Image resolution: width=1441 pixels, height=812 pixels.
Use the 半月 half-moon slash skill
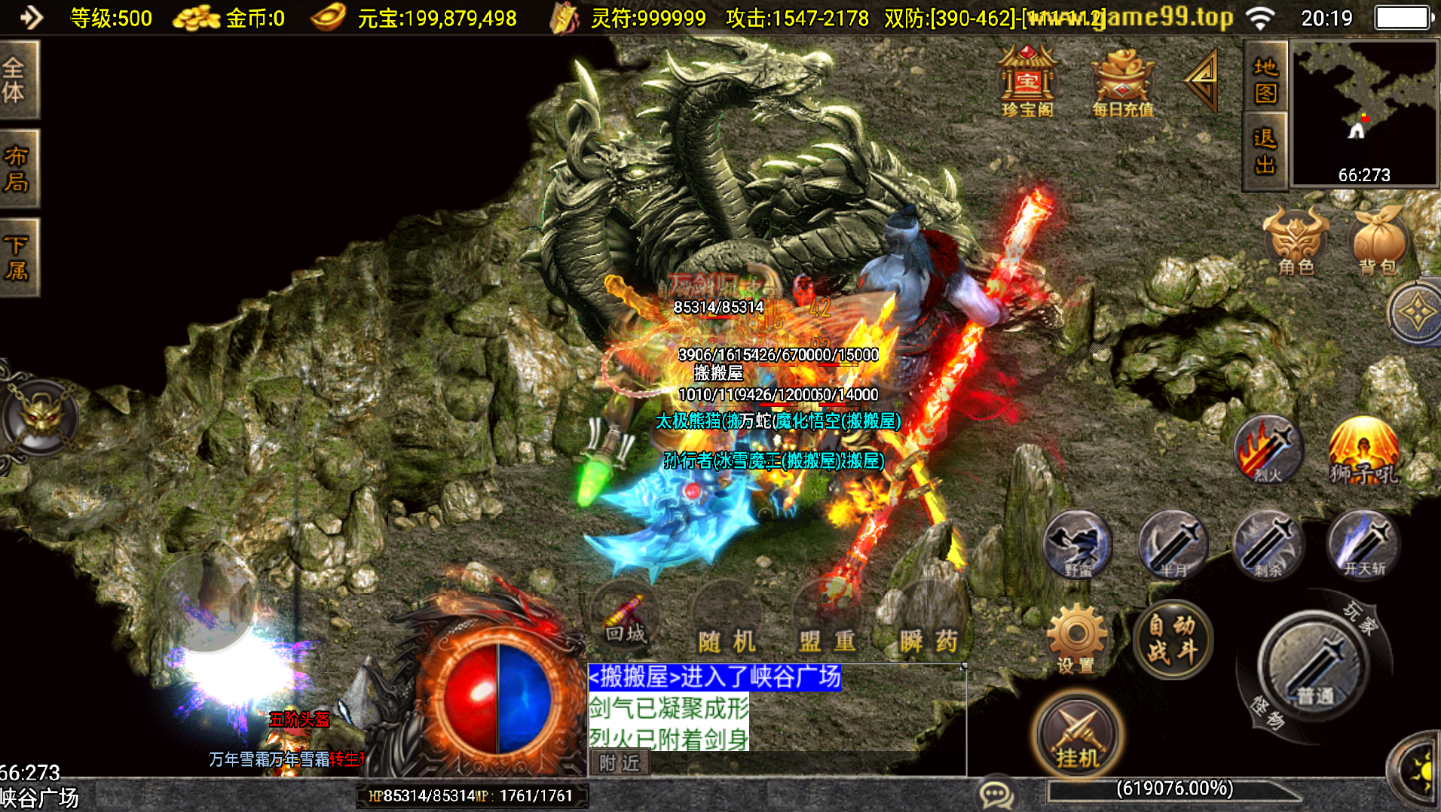point(1173,545)
